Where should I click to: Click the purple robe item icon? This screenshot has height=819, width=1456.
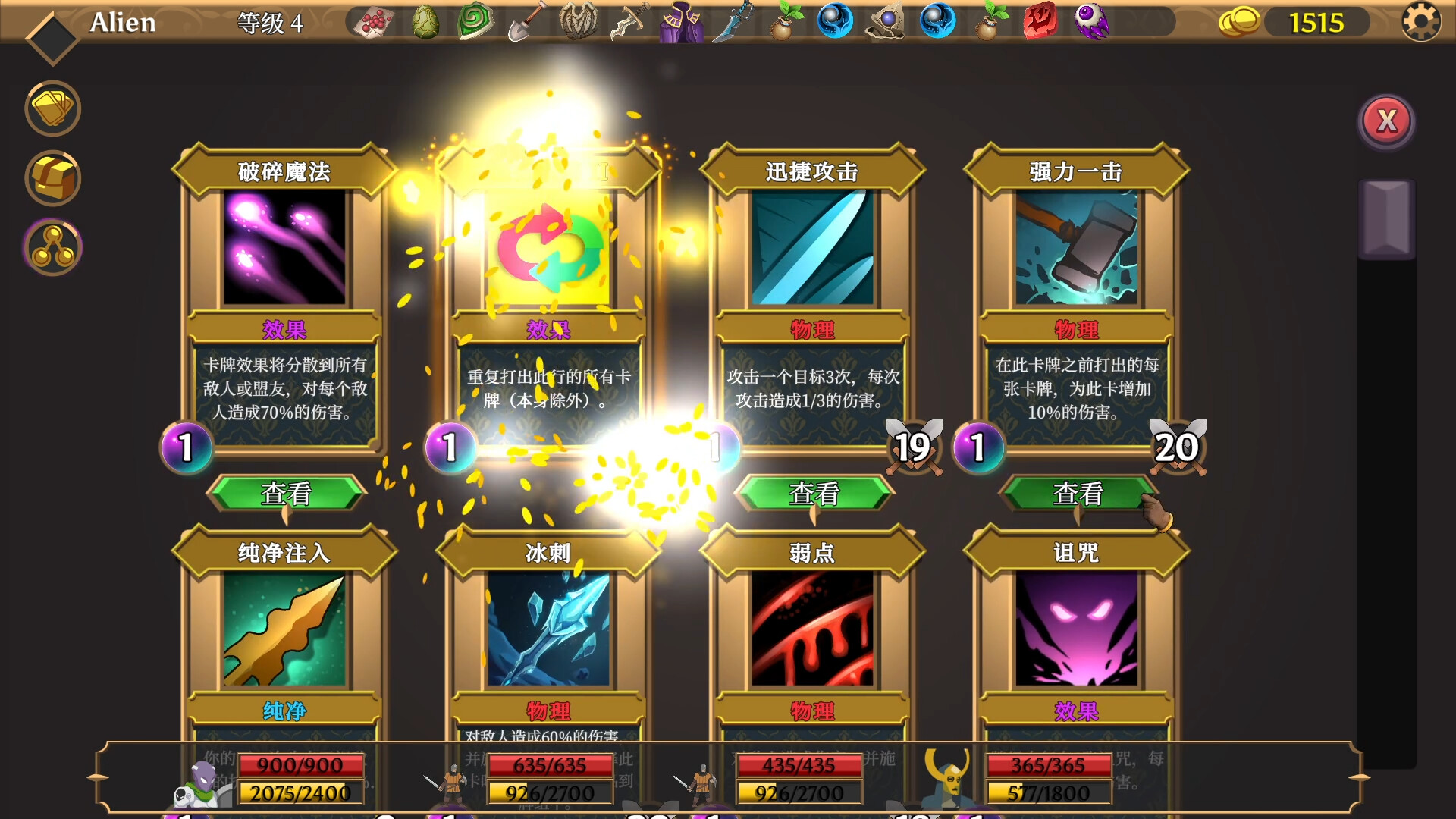[681, 21]
